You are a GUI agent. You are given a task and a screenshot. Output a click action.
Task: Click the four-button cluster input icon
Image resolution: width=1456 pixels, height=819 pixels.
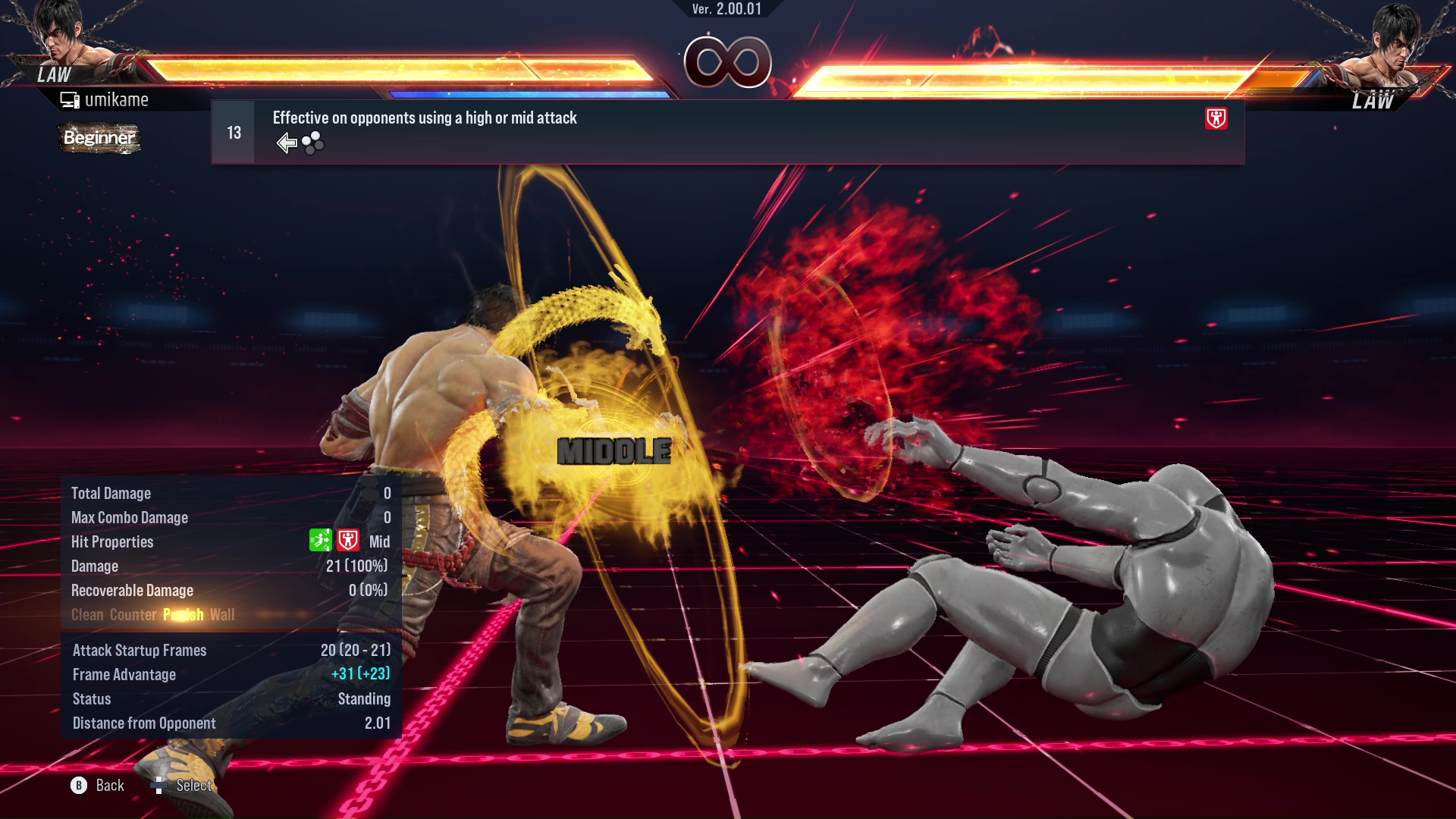[x=311, y=142]
